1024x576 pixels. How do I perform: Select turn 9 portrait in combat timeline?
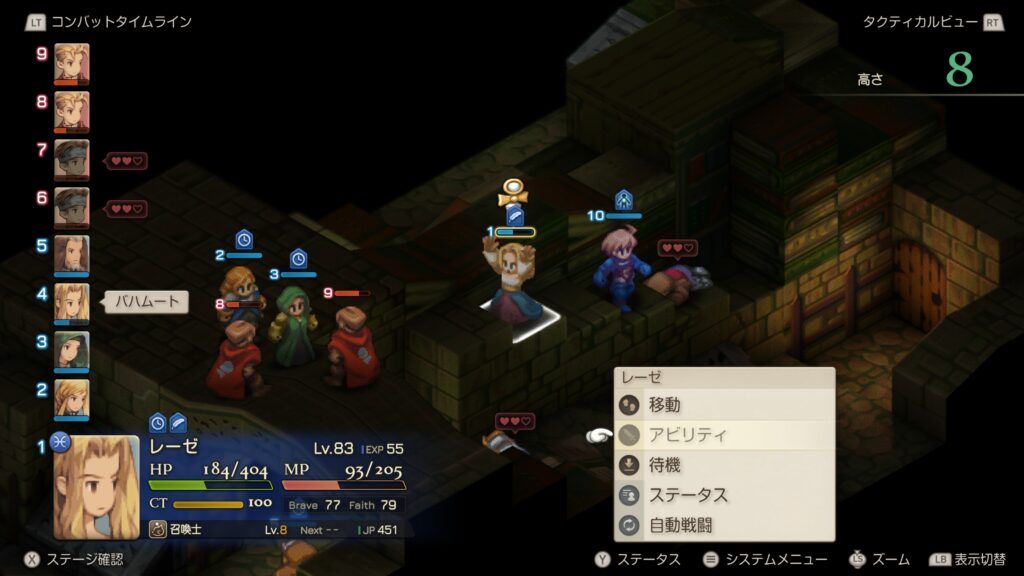71,62
